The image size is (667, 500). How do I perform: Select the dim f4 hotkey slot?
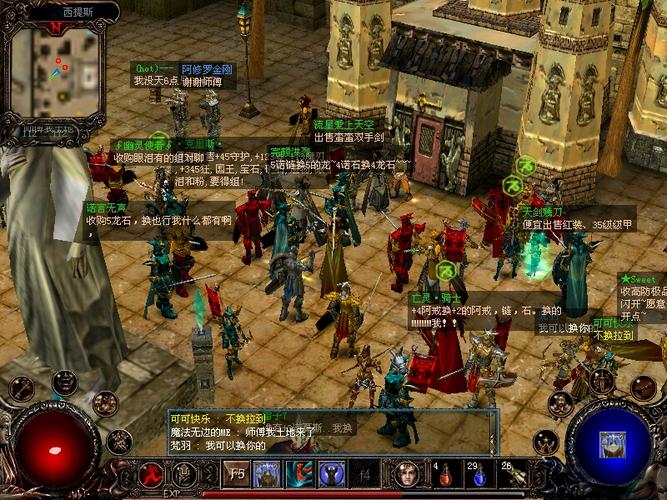[365, 474]
